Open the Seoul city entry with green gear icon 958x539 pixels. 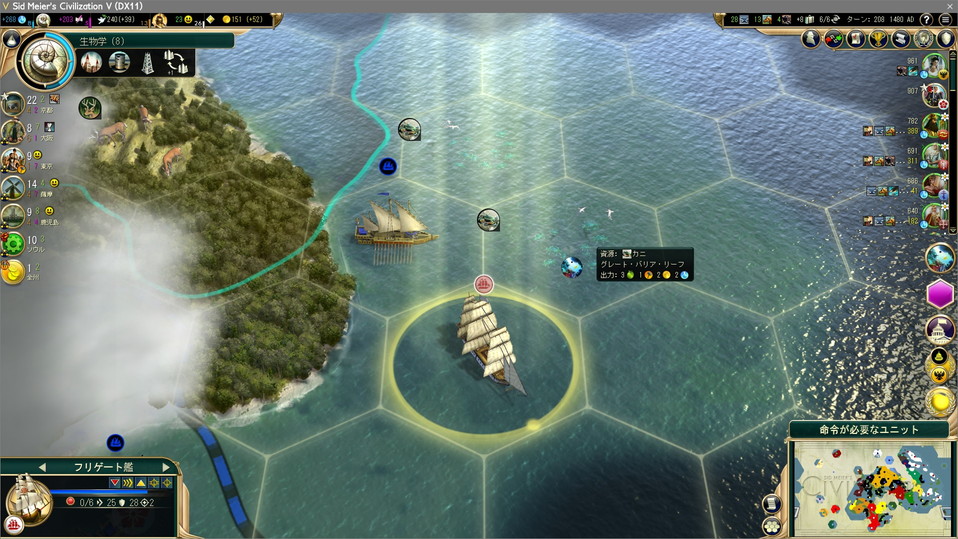[x=13, y=243]
